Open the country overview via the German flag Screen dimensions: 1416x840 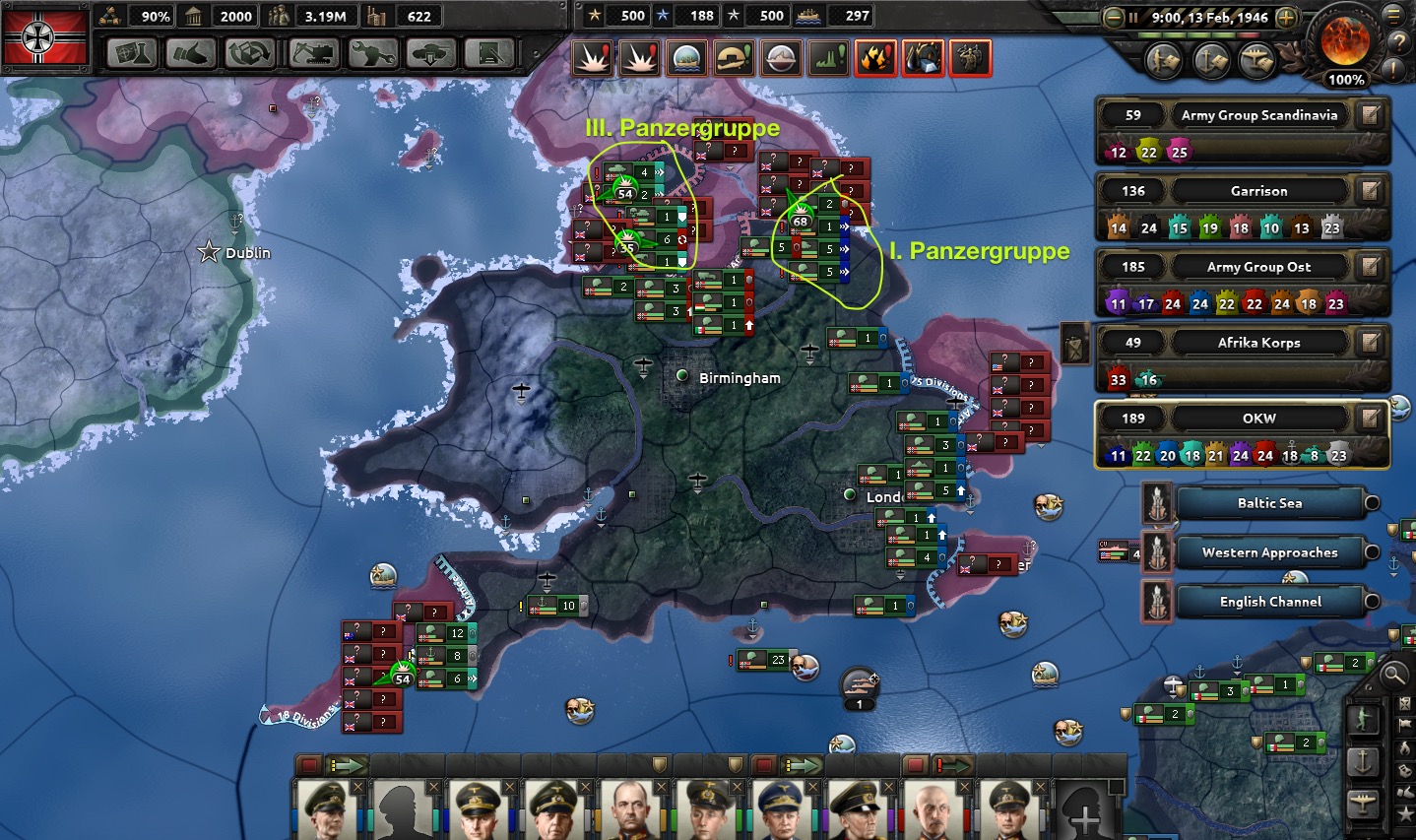(45, 36)
